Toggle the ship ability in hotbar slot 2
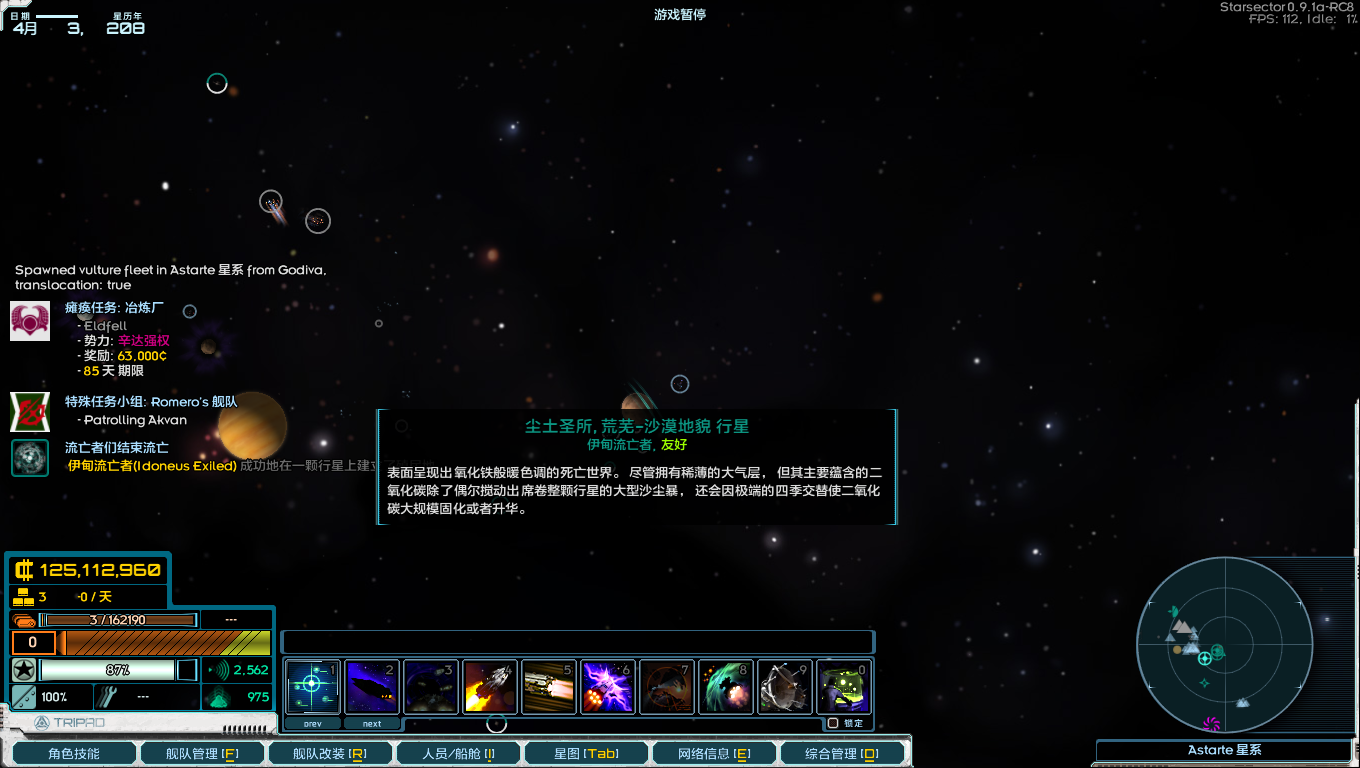This screenshot has height=768, width=1360. coord(372,686)
